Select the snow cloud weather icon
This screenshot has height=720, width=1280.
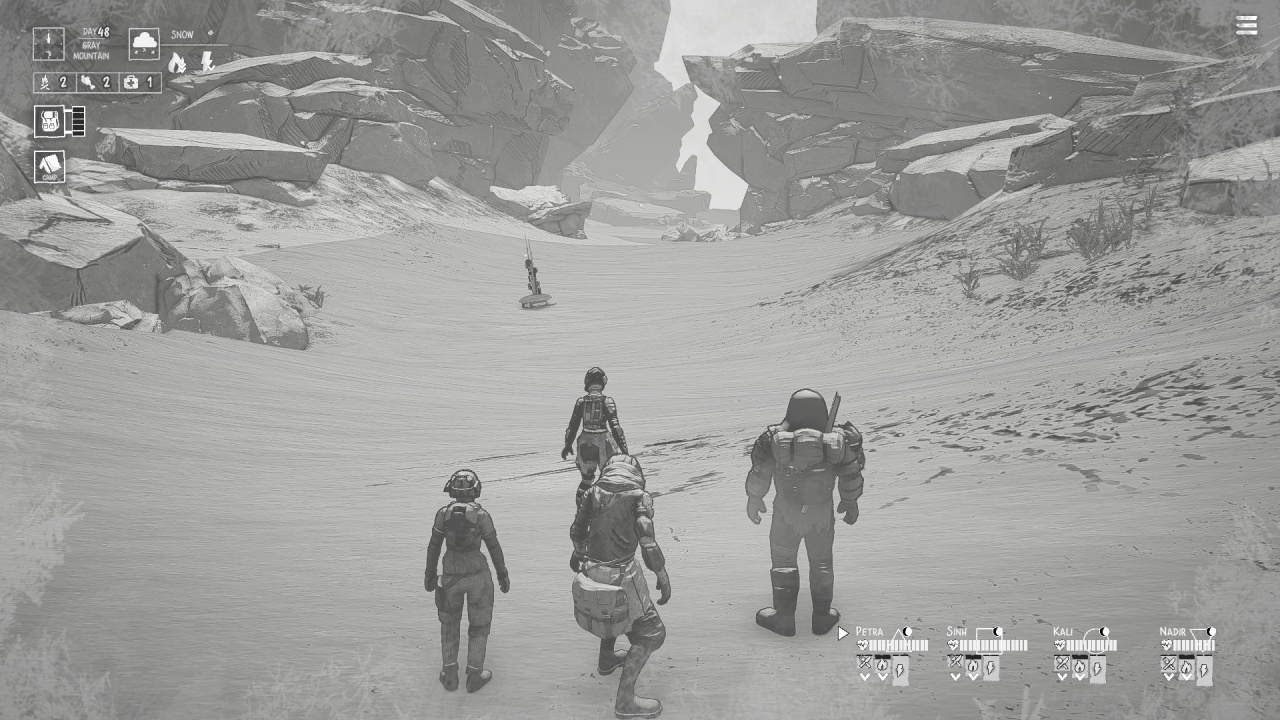coord(143,44)
